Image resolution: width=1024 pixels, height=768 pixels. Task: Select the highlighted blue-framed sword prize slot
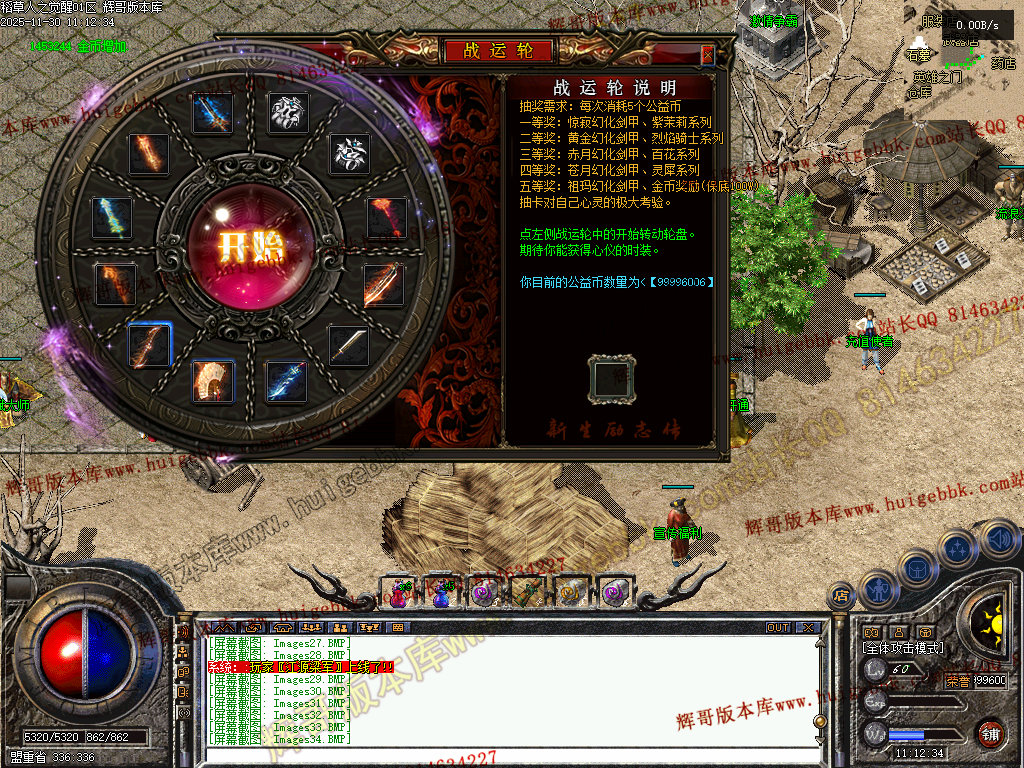pyautogui.click(x=150, y=345)
